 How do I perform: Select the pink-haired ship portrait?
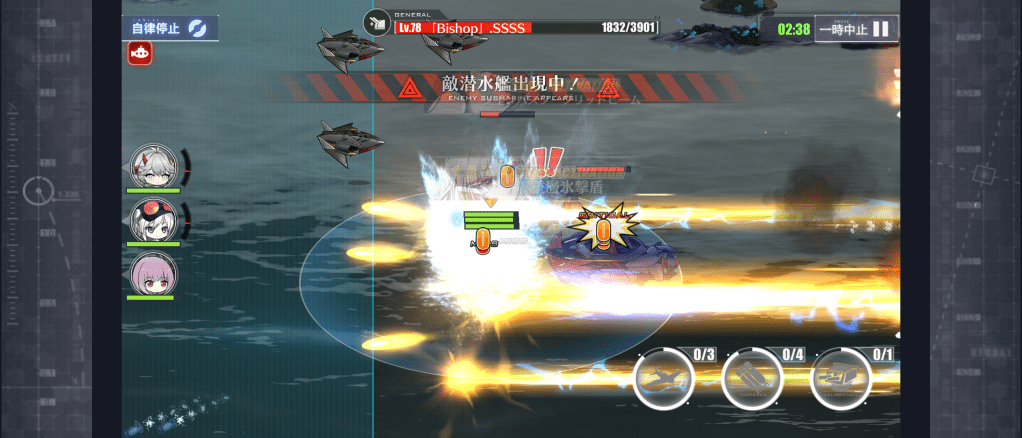153,273
